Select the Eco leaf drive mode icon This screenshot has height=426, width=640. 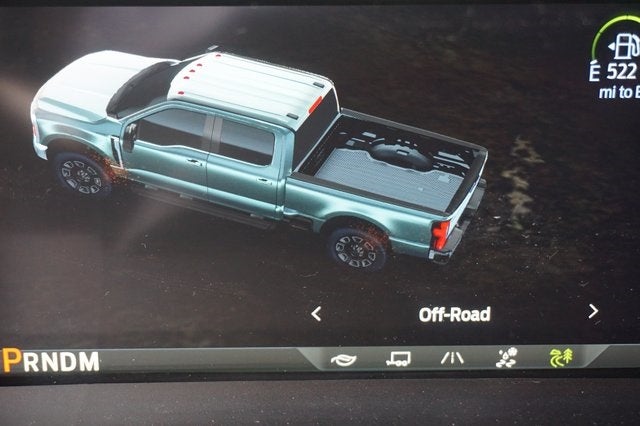342,358
